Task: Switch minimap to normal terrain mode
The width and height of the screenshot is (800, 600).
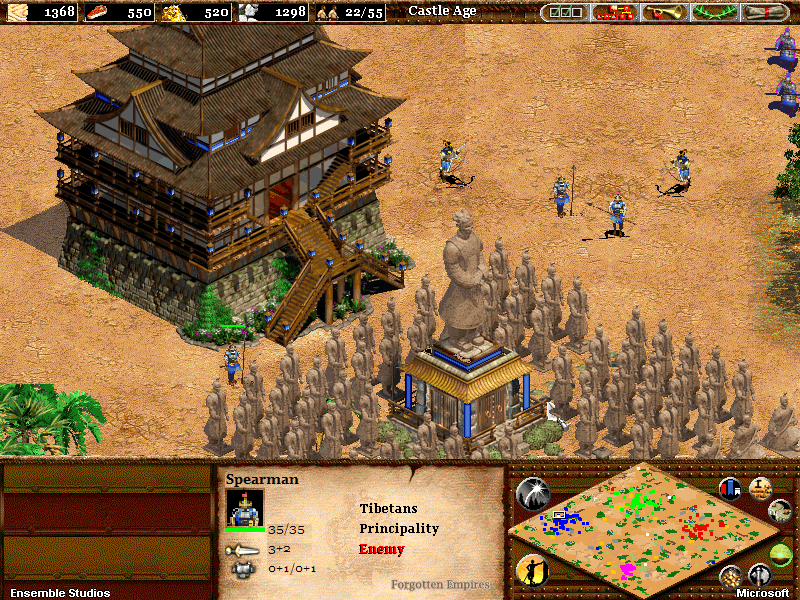Action: coord(781,512)
